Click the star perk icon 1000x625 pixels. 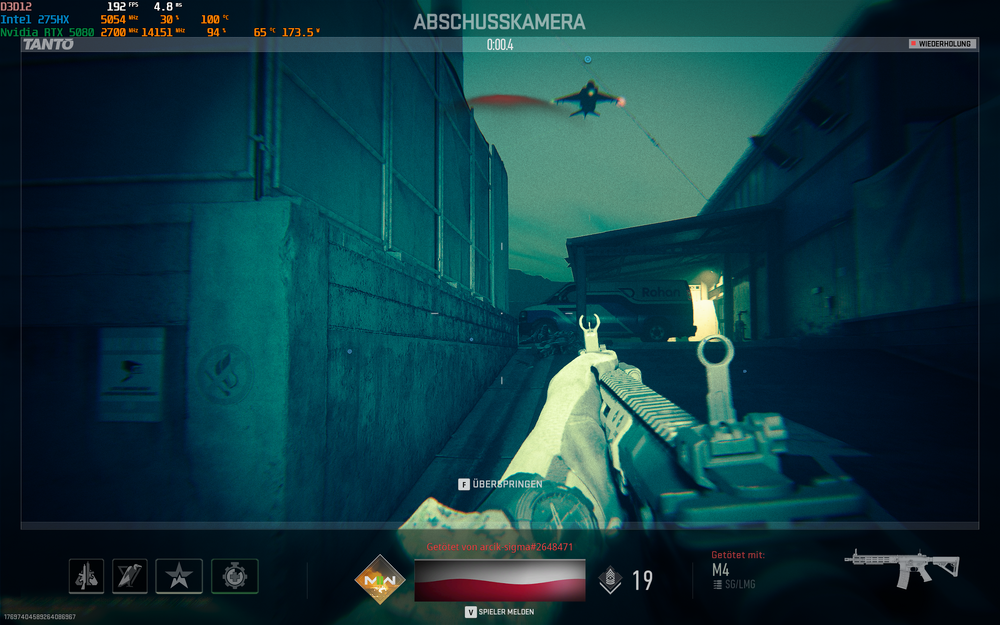point(179,576)
